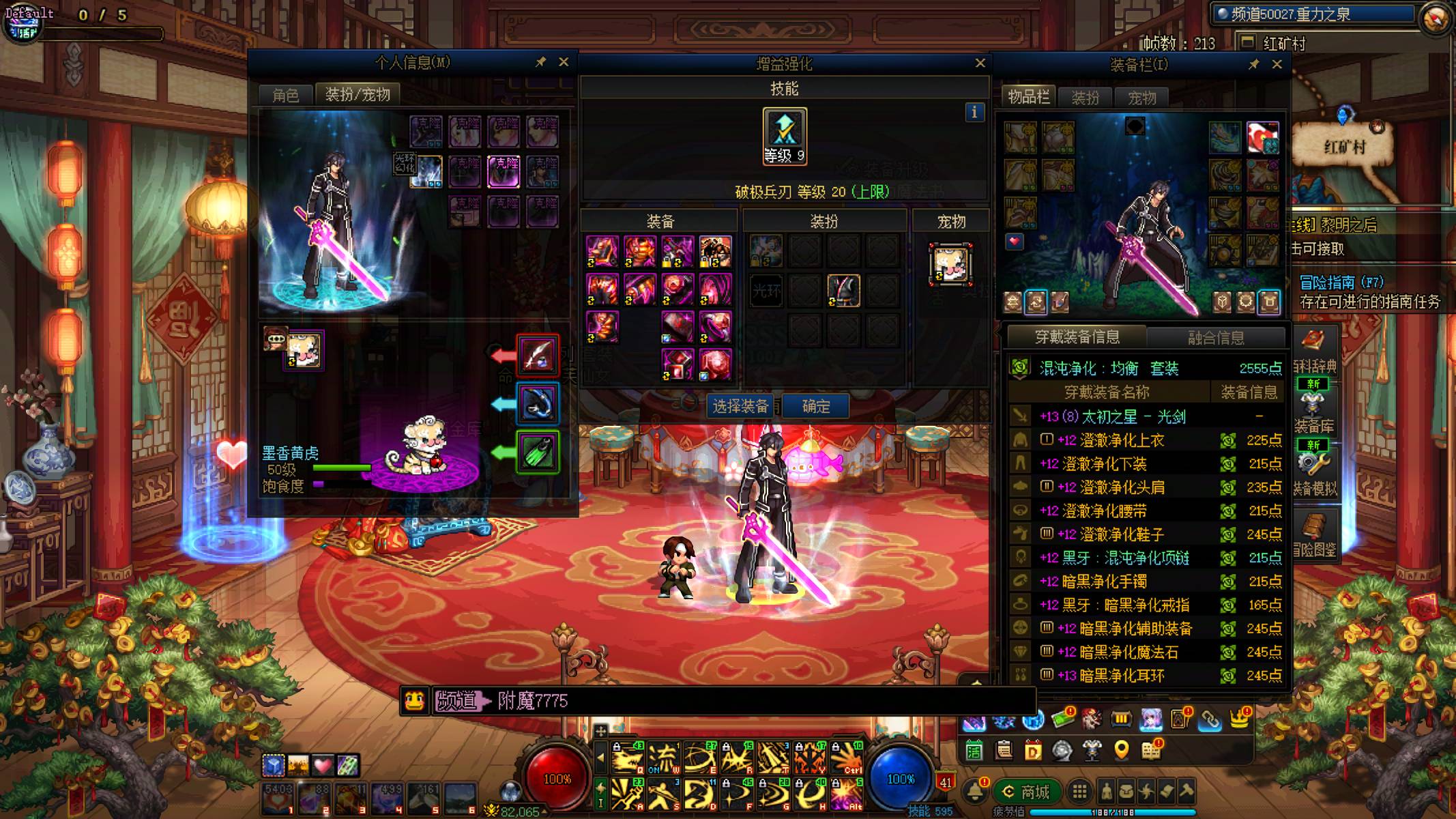Select the 破极兵刃 skill icon
This screenshot has width=1456, height=819.
coord(785,135)
